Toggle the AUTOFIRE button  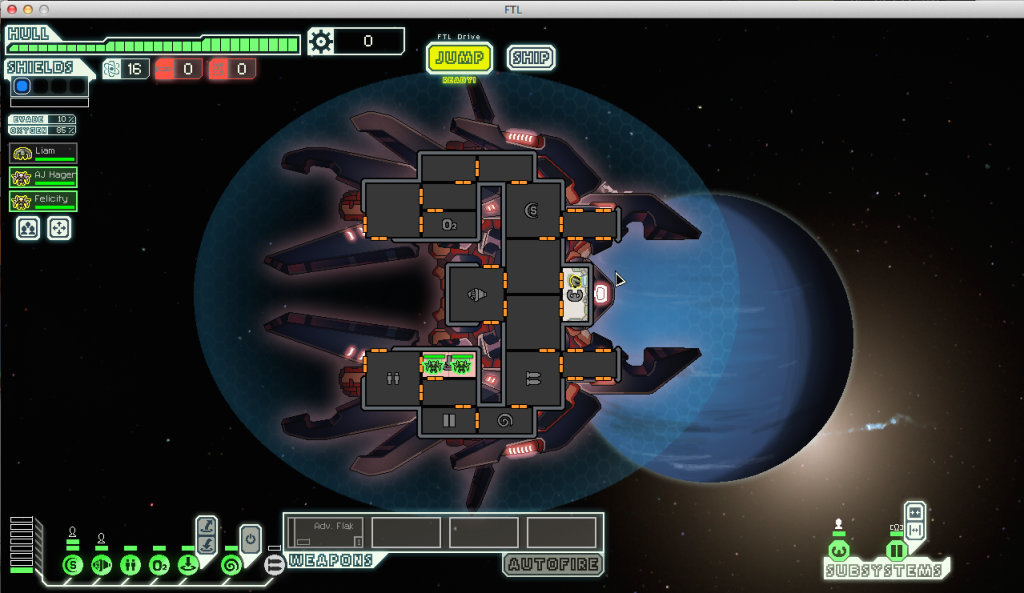click(553, 564)
